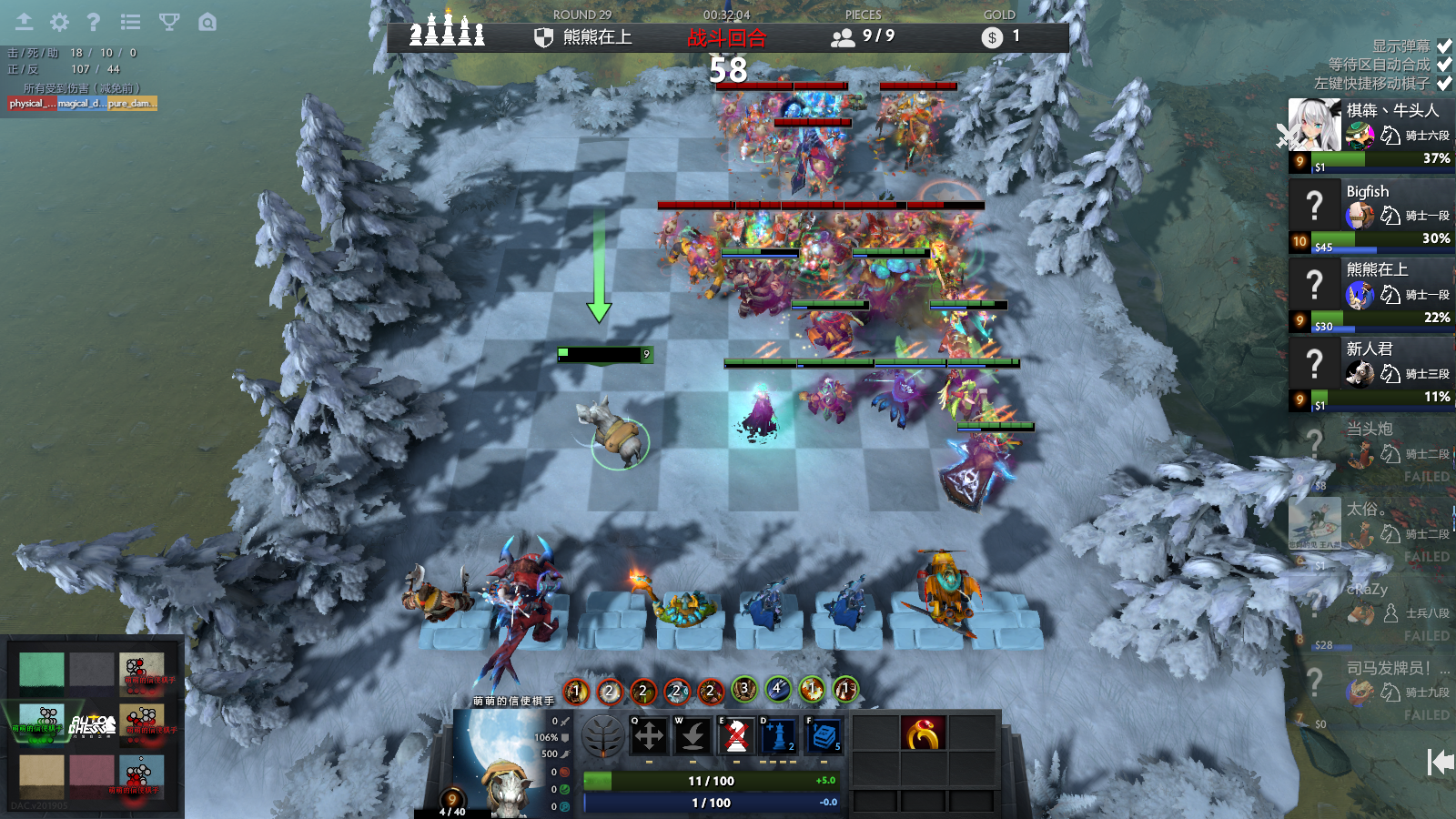This screenshot has width=1456, height=819.
Task: Click the house search icon
Action: [207, 22]
